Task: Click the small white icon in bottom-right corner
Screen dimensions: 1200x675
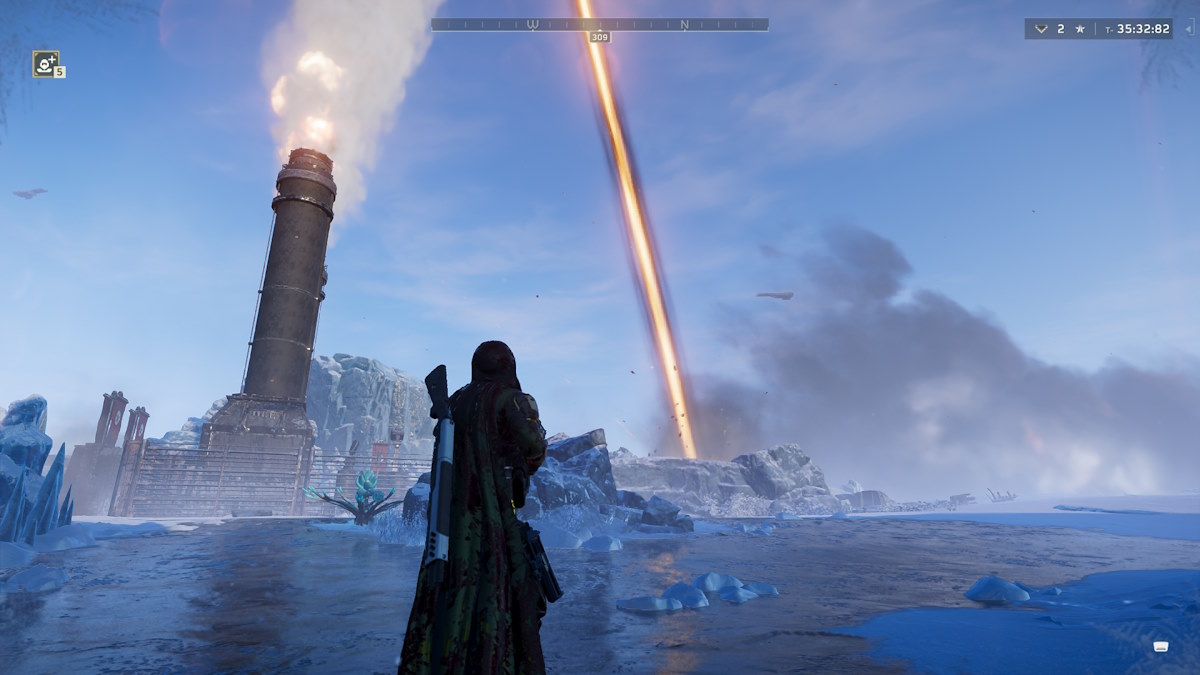Action: (x=1160, y=646)
